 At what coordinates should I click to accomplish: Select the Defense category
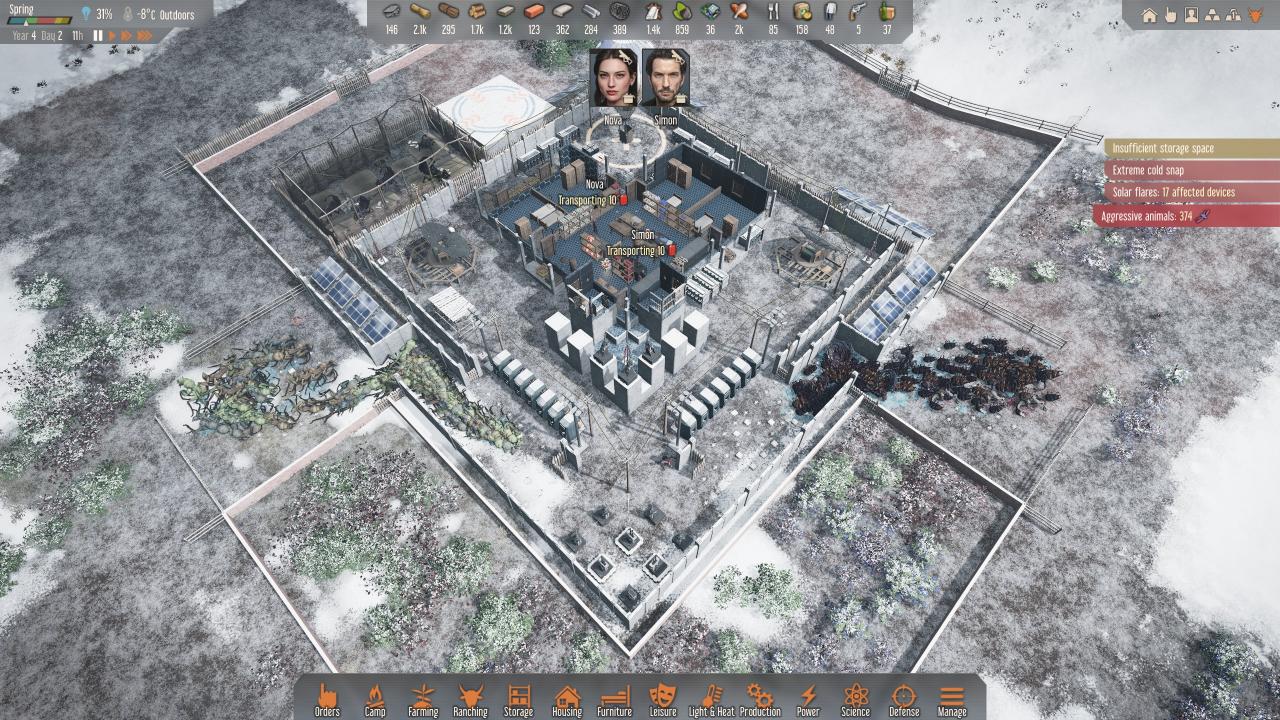(903, 699)
